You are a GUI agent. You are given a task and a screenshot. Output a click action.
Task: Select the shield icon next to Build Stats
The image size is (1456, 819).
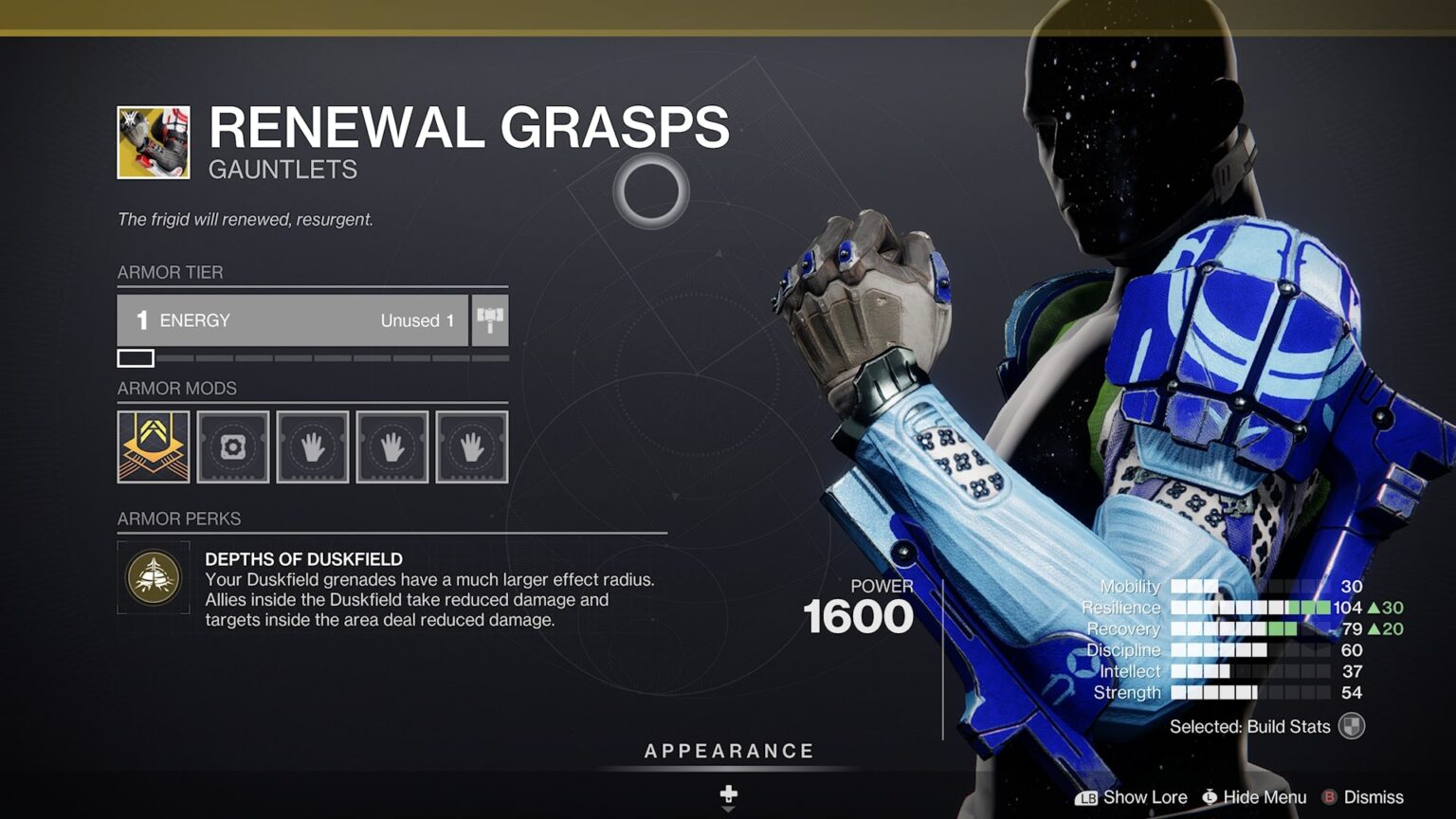pos(1349,727)
